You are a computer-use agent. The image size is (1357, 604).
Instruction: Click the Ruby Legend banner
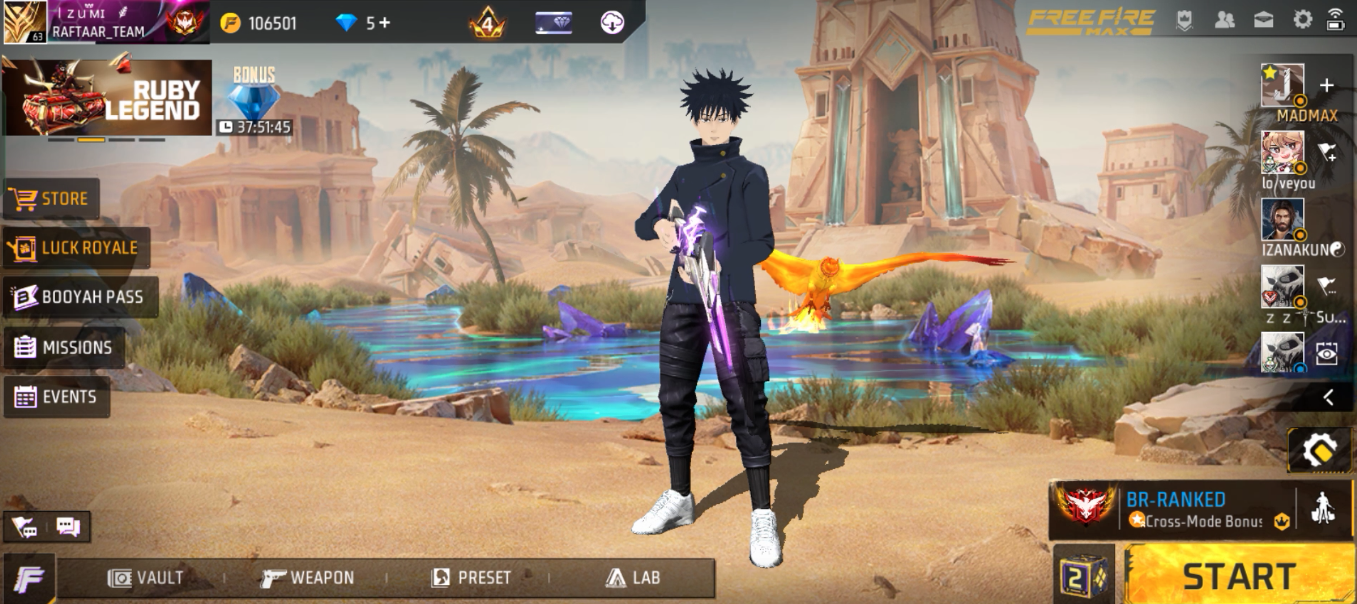(107, 97)
